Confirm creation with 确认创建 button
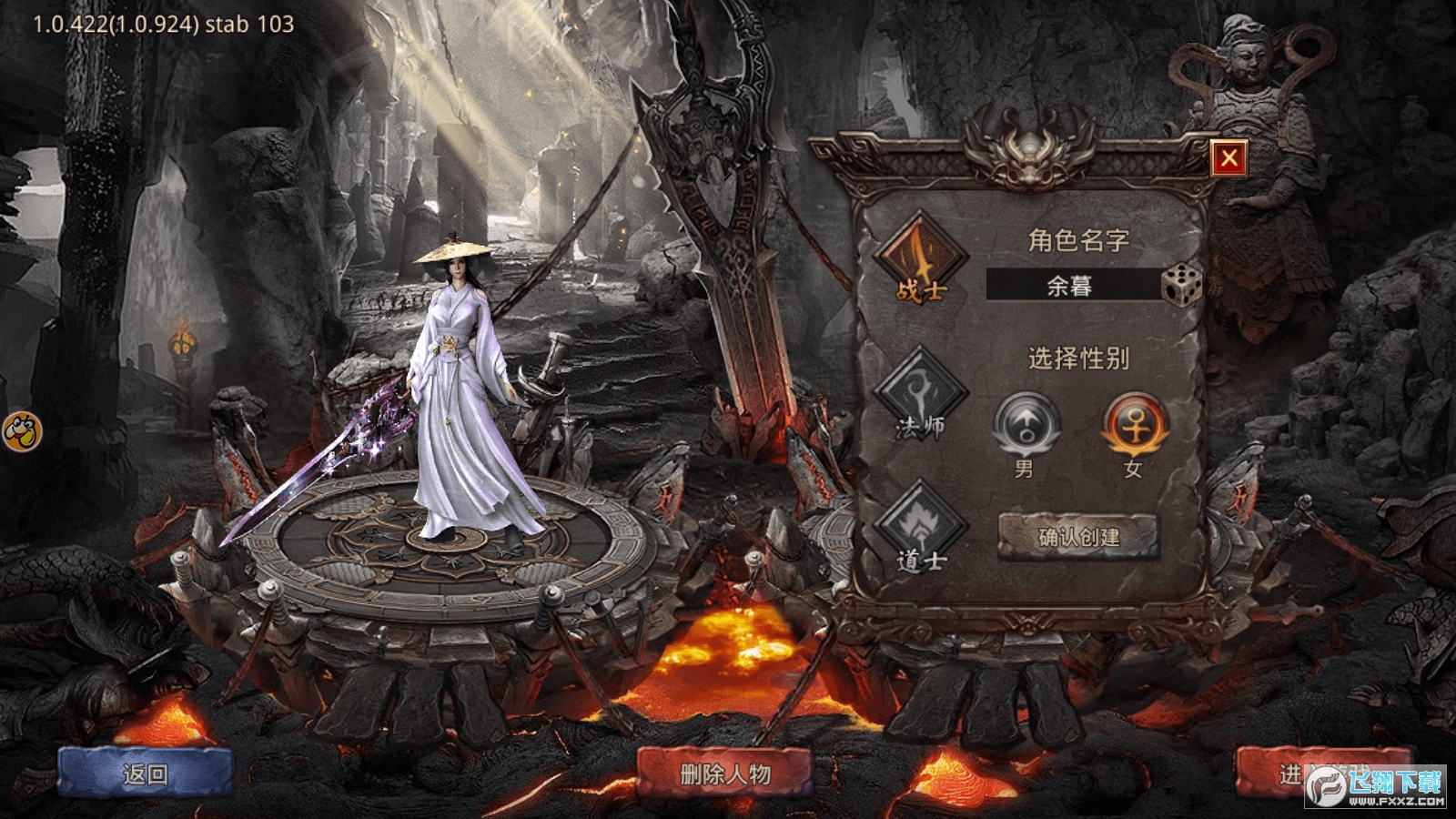1456x819 pixels. pos(1078,537)
